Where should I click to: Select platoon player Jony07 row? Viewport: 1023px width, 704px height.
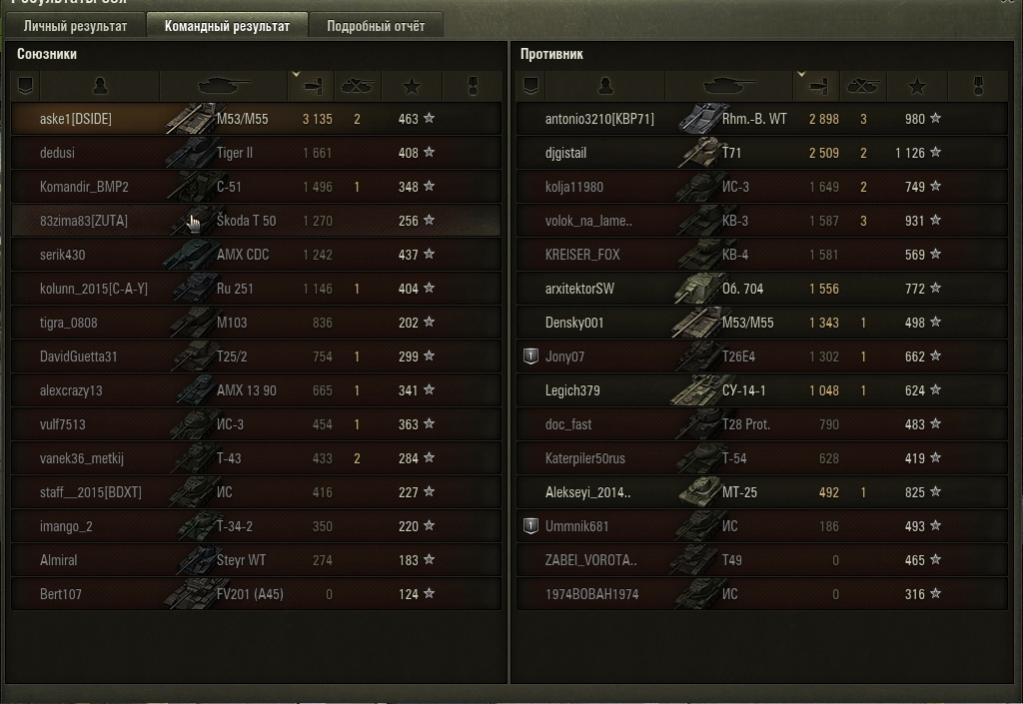point(760,357)
